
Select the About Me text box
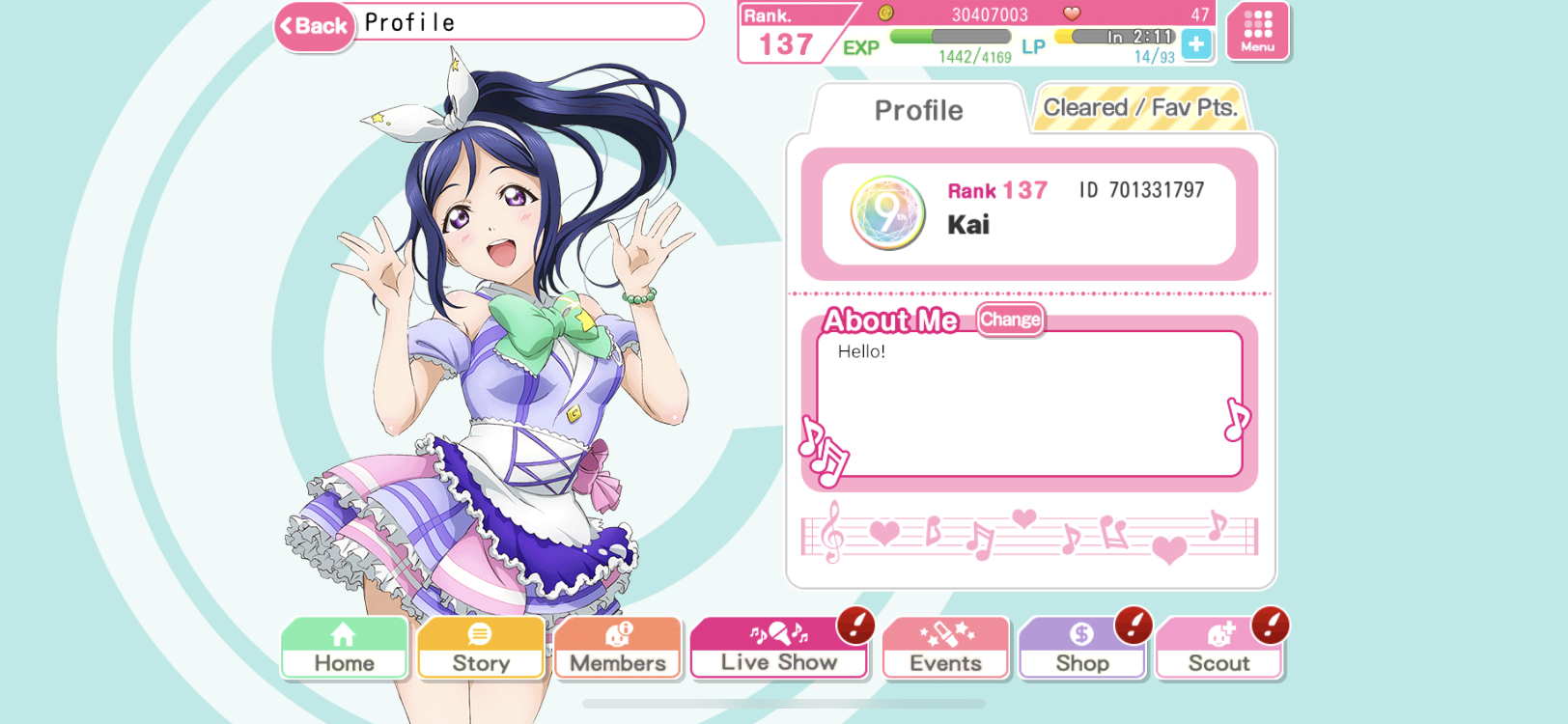[1028, 404]
